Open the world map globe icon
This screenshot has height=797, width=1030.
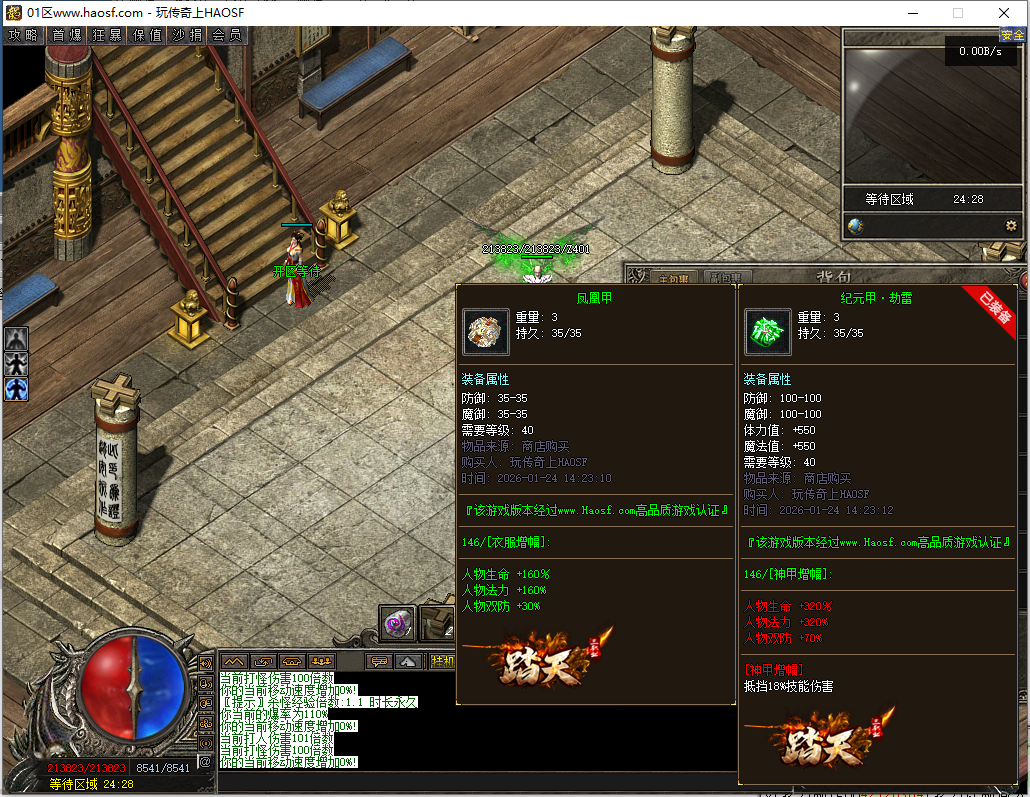(855, 226)
